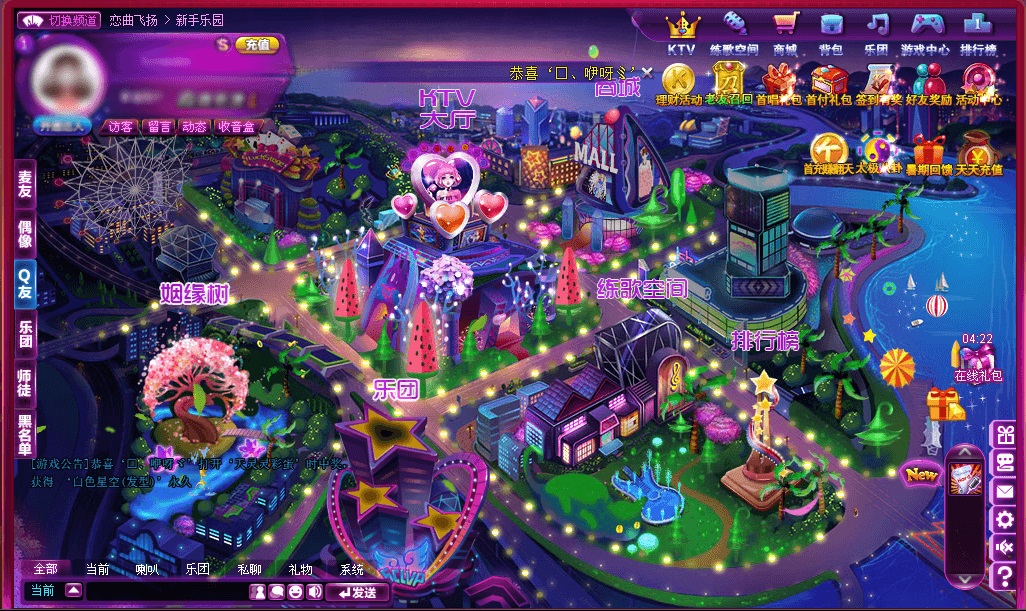Screen dimensions: 1026x611
Task: Click the 充值 recharge button
Action: 256,44
